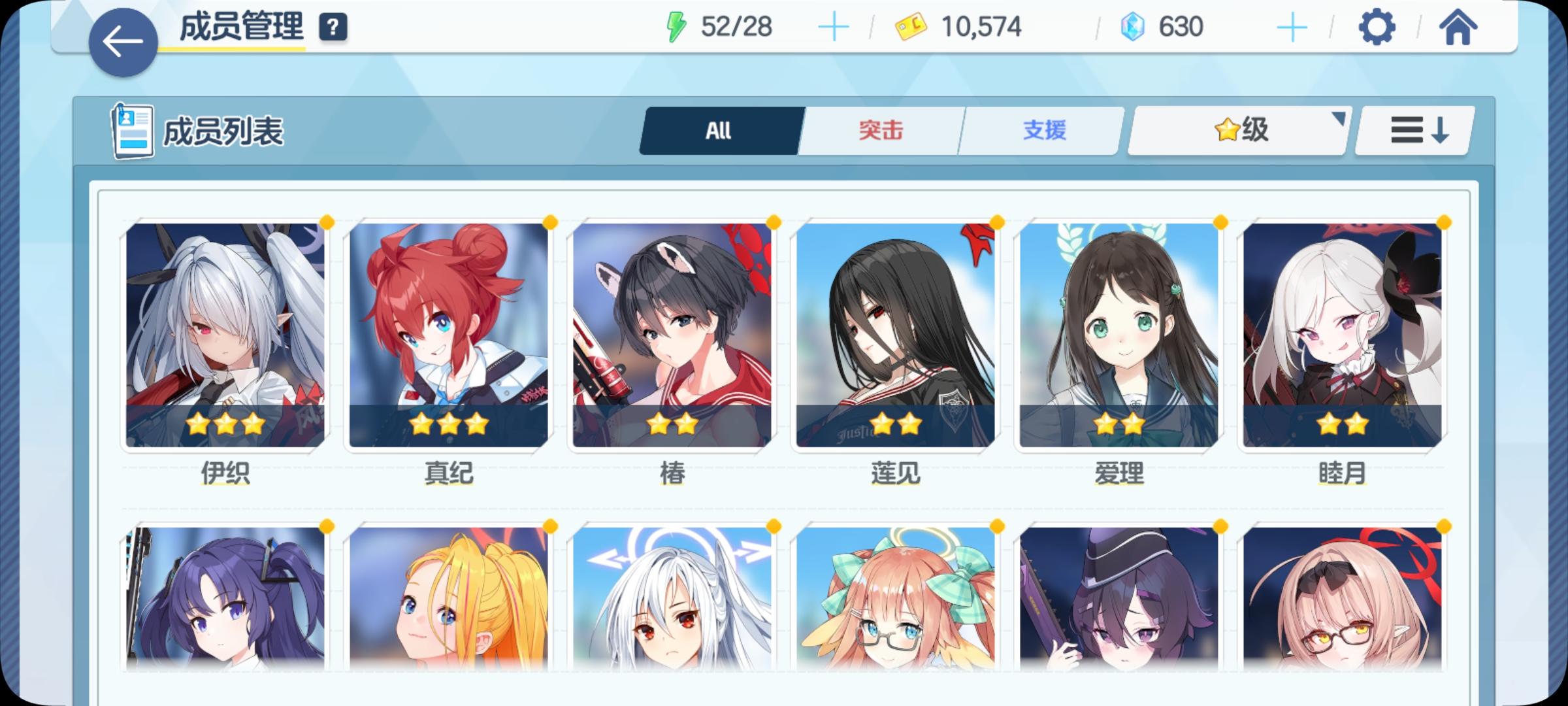Screen dimensions: 1568x706
Task: Open the energy refill plus icon
Action: 834,27
